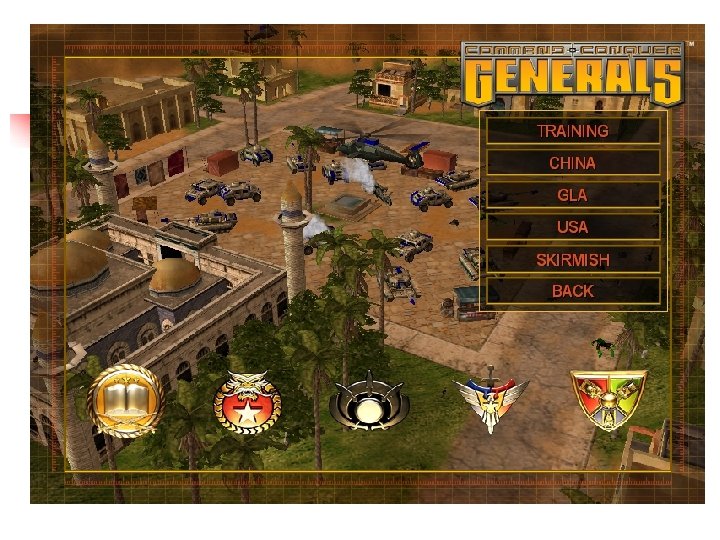Select the TRAINING menu option
Image resolution: width=720 pixels, height=540 pixels.
[x=572, y=130]
